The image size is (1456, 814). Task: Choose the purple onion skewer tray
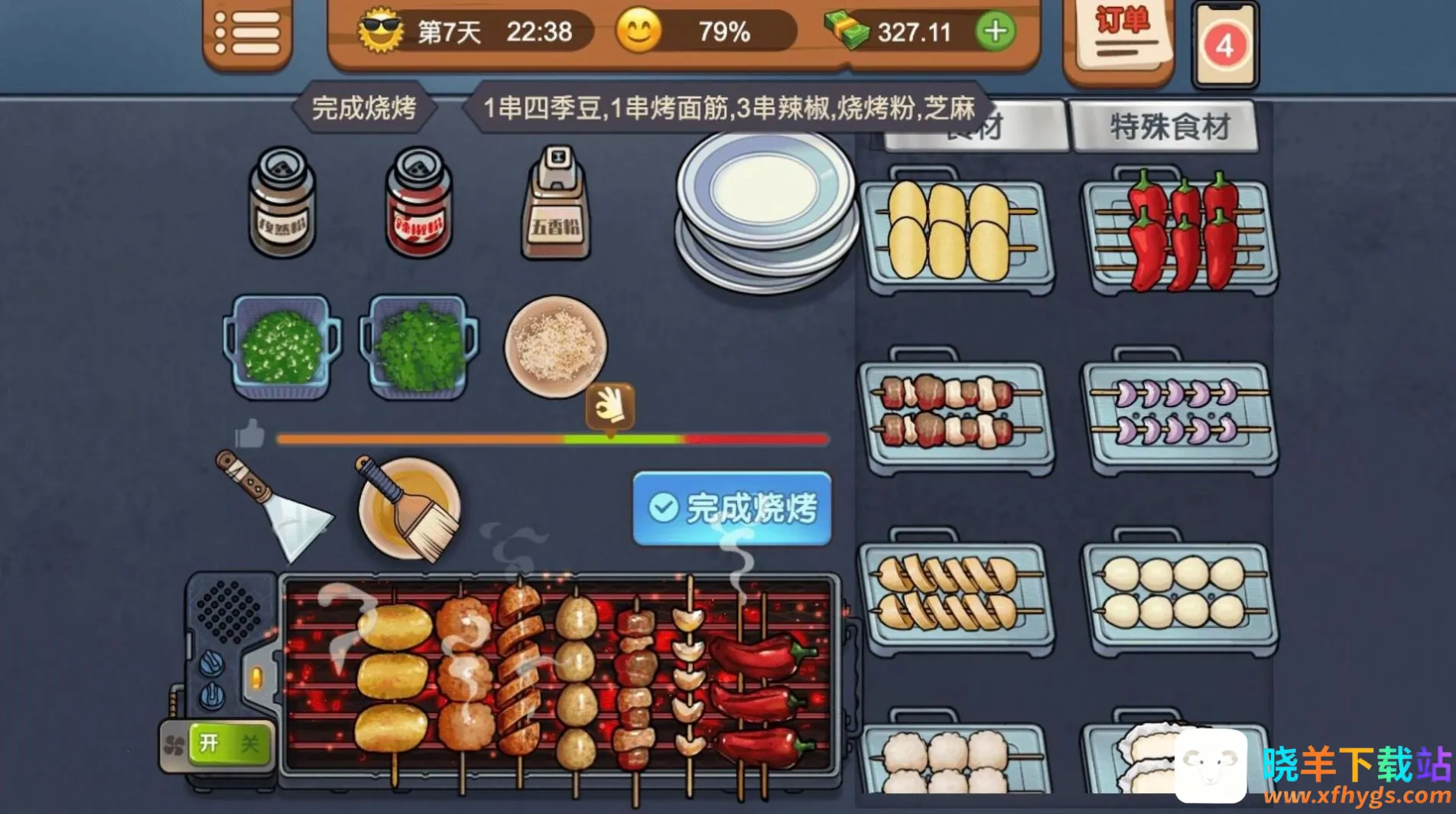(1178, 415)
